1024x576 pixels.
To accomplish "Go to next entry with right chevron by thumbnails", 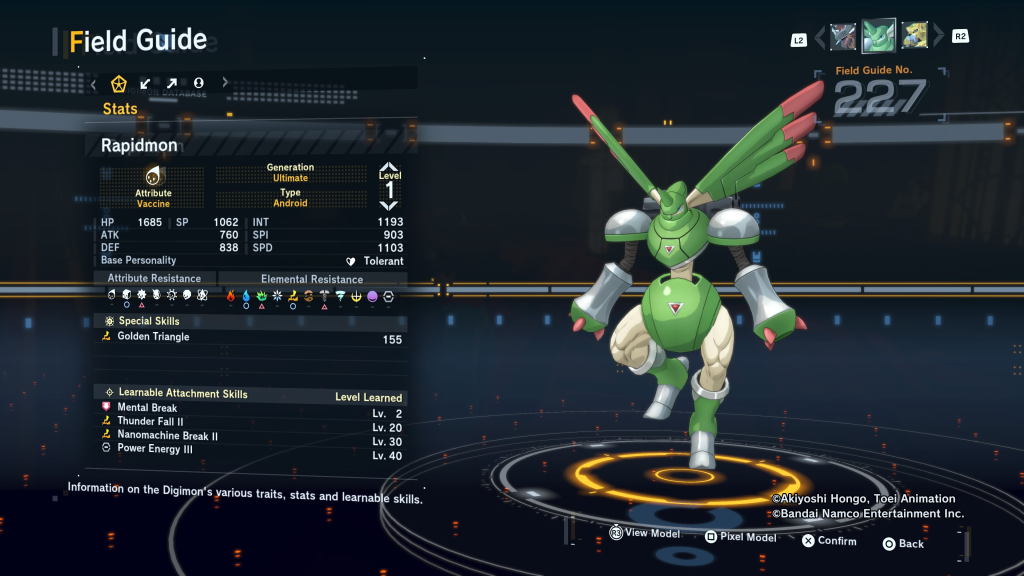I will click(938, 38).
